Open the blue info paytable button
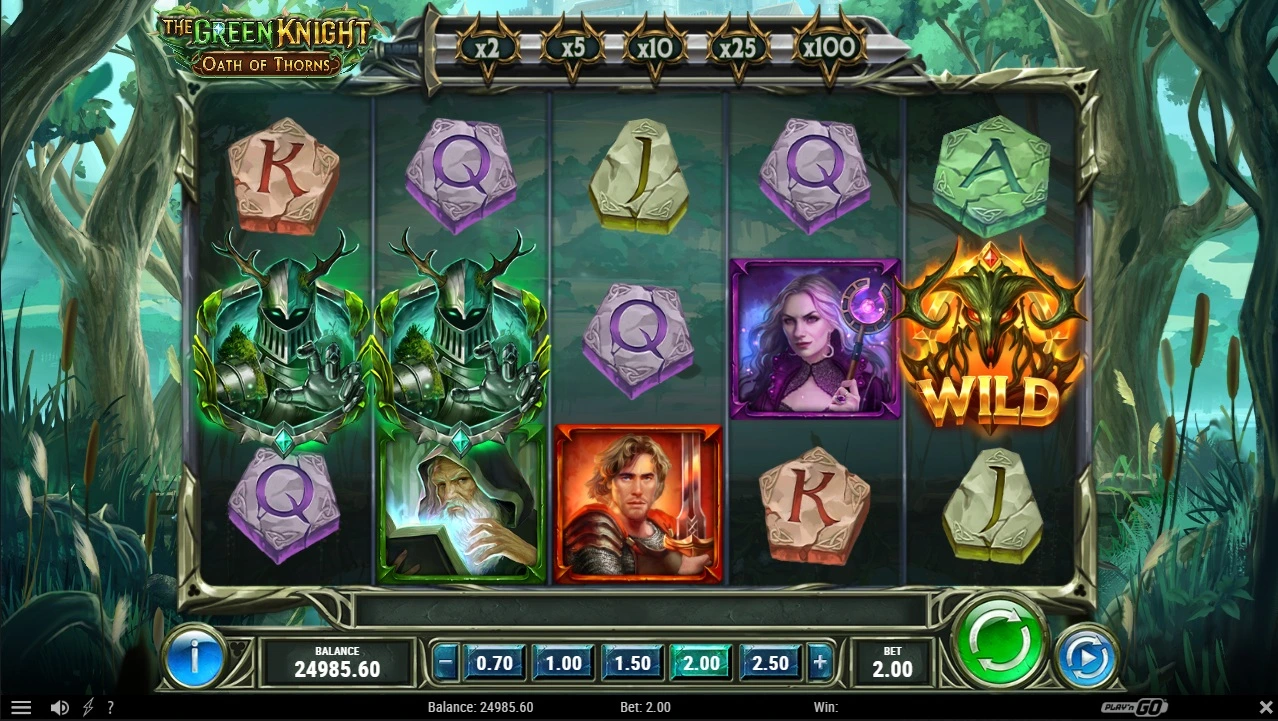The width and height of the screenshot is (1278, 721). (193, 656)
